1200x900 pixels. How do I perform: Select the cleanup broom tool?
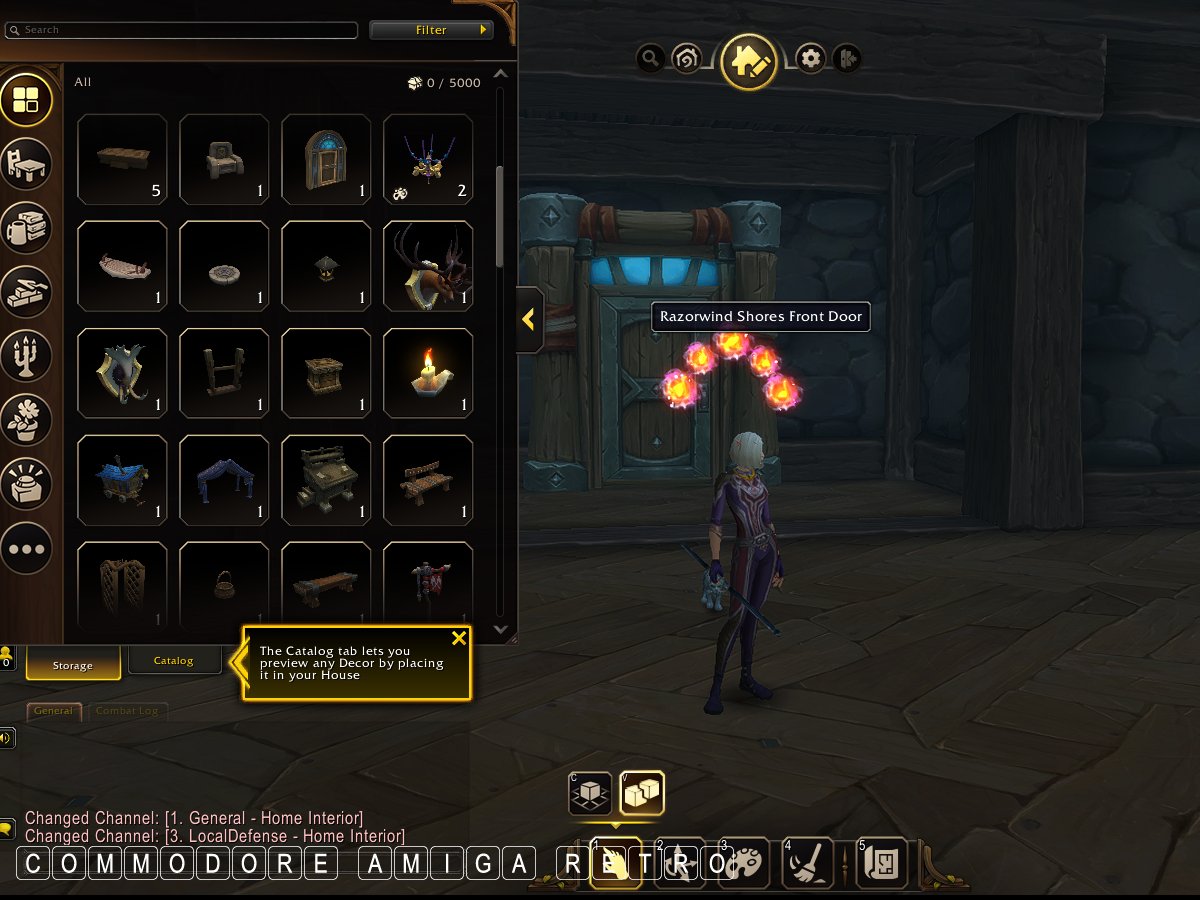coord(808,863)
